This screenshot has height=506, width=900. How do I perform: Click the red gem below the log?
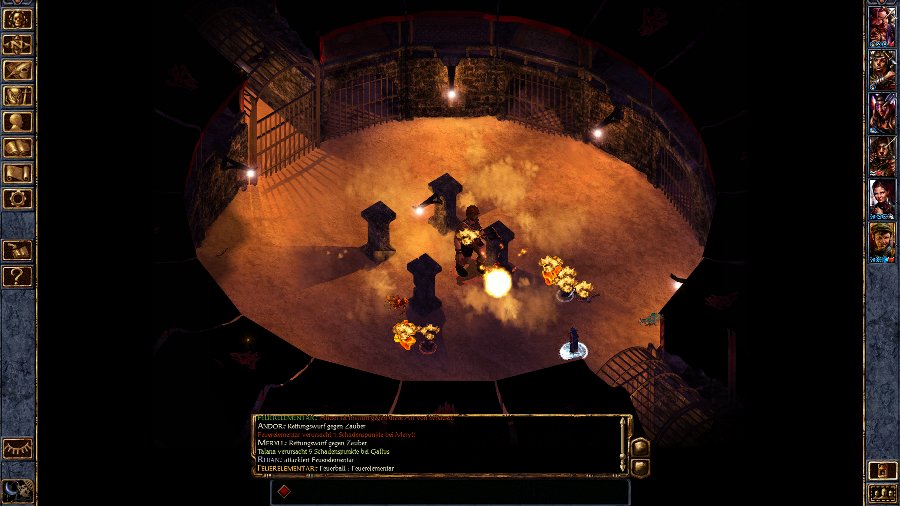(x=283, y=491)
